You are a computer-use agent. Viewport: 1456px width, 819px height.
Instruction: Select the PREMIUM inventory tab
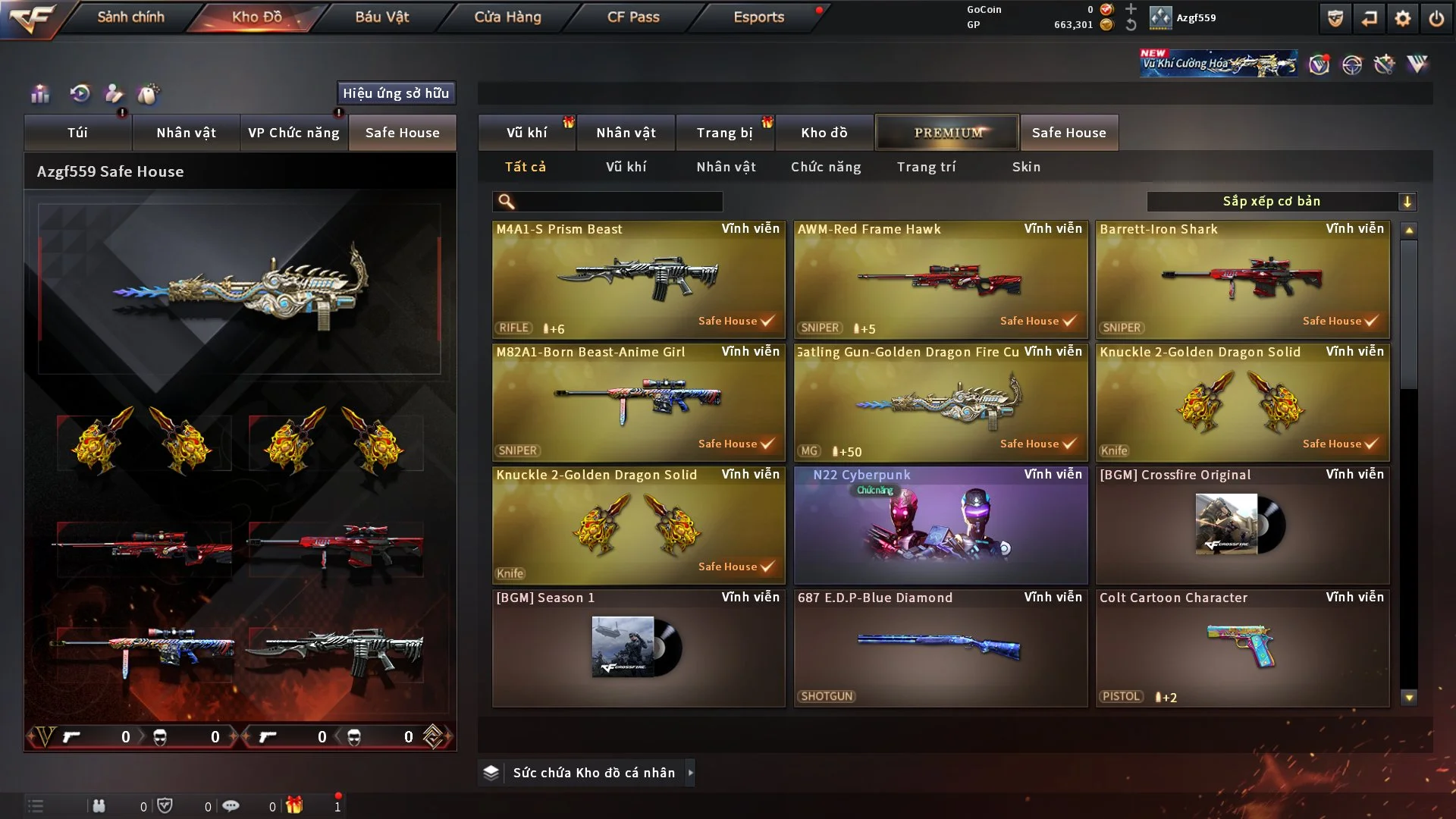tap(947, 133)
